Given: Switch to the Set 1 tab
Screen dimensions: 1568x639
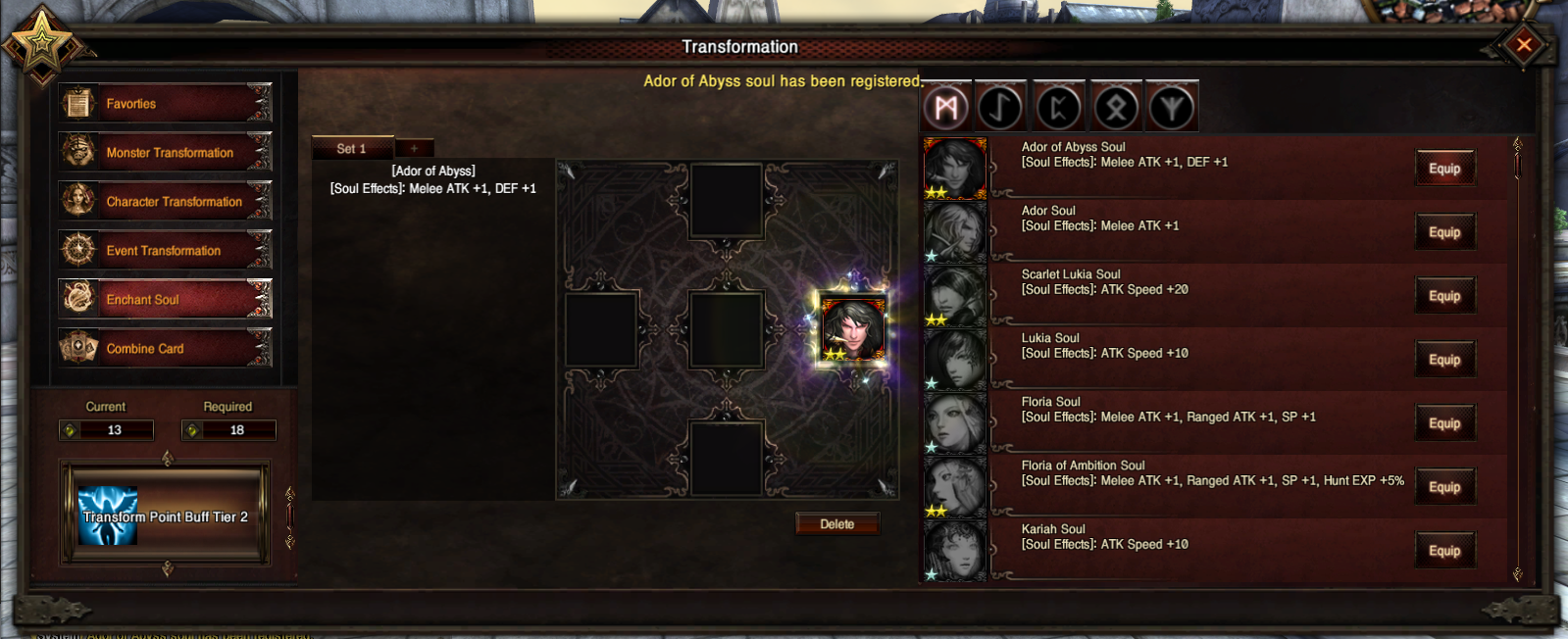Looking at the screenshot, I should pyautogui.click(x=351, y=148).
